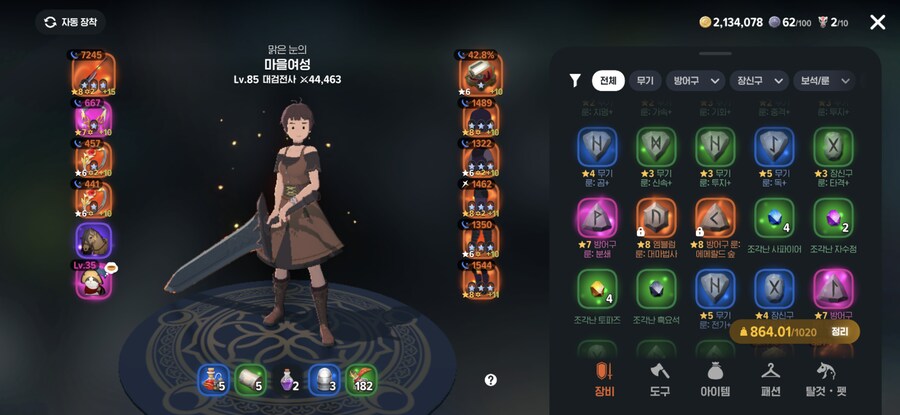
Task: Select the 전체 filter tab
Action: click(x=606, y=81)
